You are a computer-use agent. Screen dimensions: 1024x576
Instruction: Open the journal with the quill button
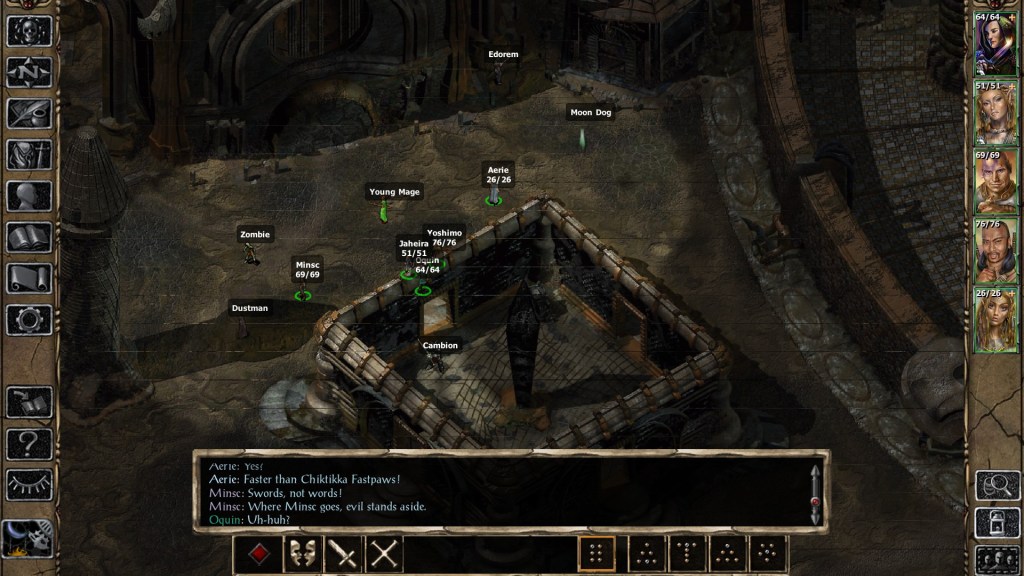[x=29, y=113]
